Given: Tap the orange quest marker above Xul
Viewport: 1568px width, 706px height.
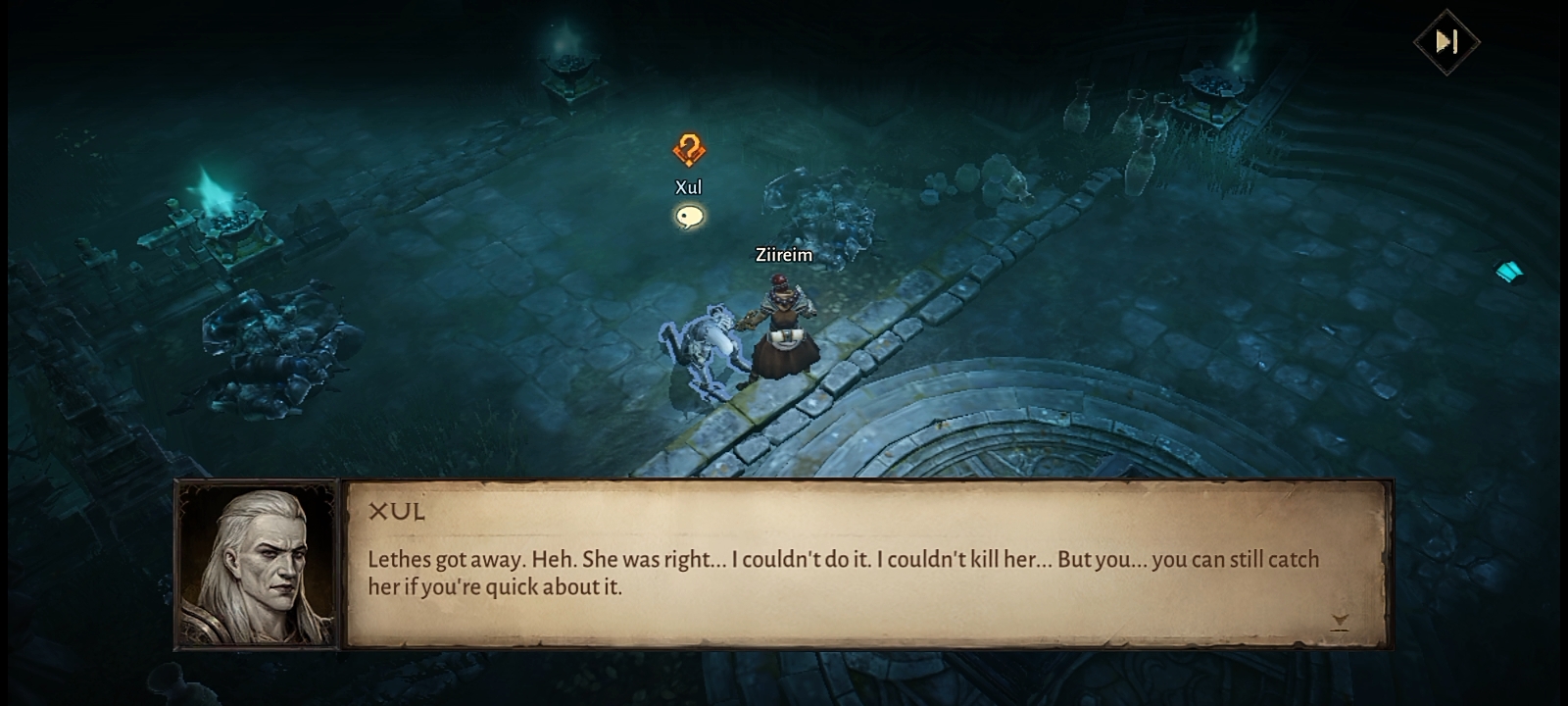Looking at the screenshot, I should coord(689,150).
